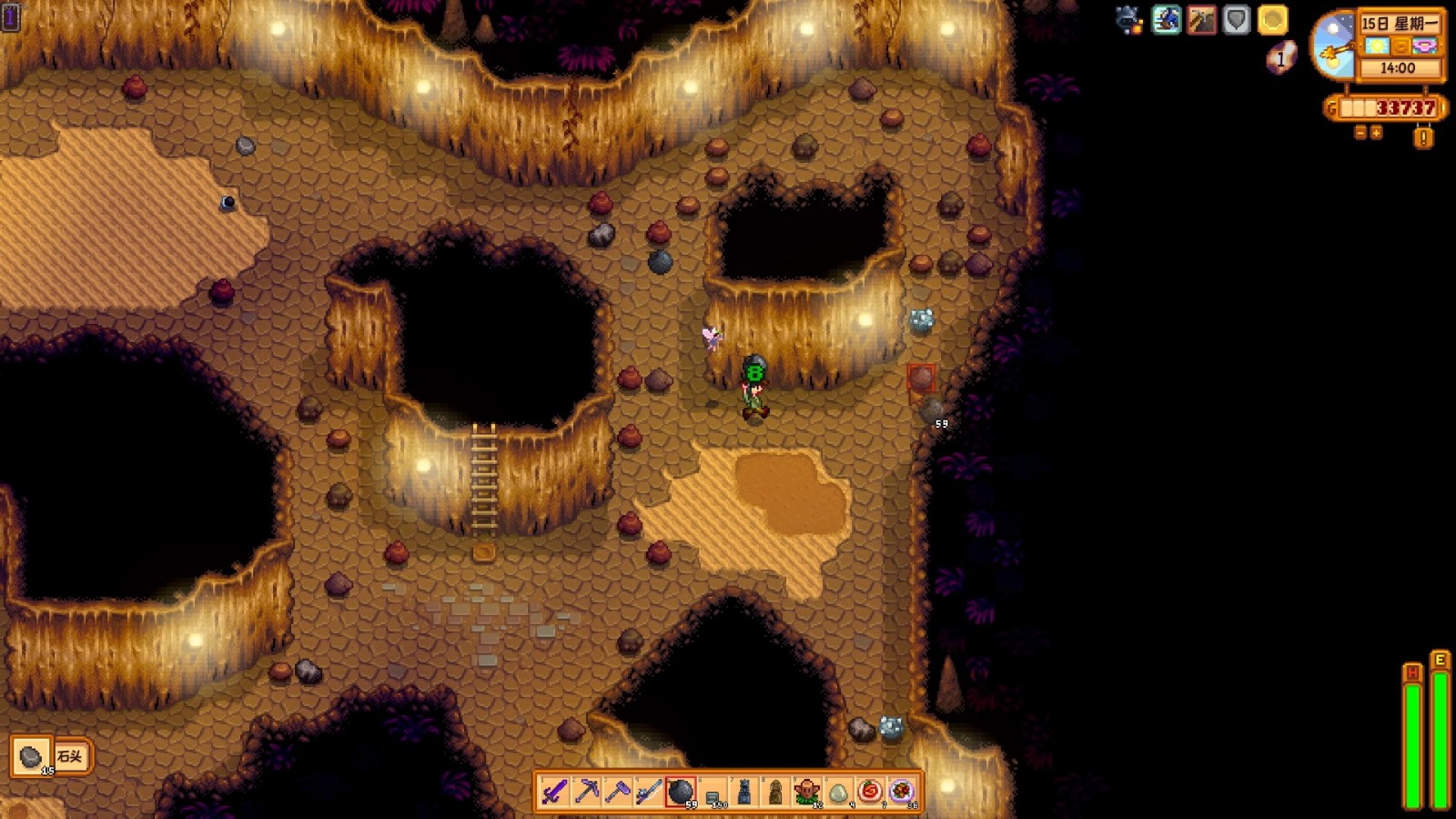Click the speed buff icon
Screen dimensions: 1456x819
click(1166, 20)
